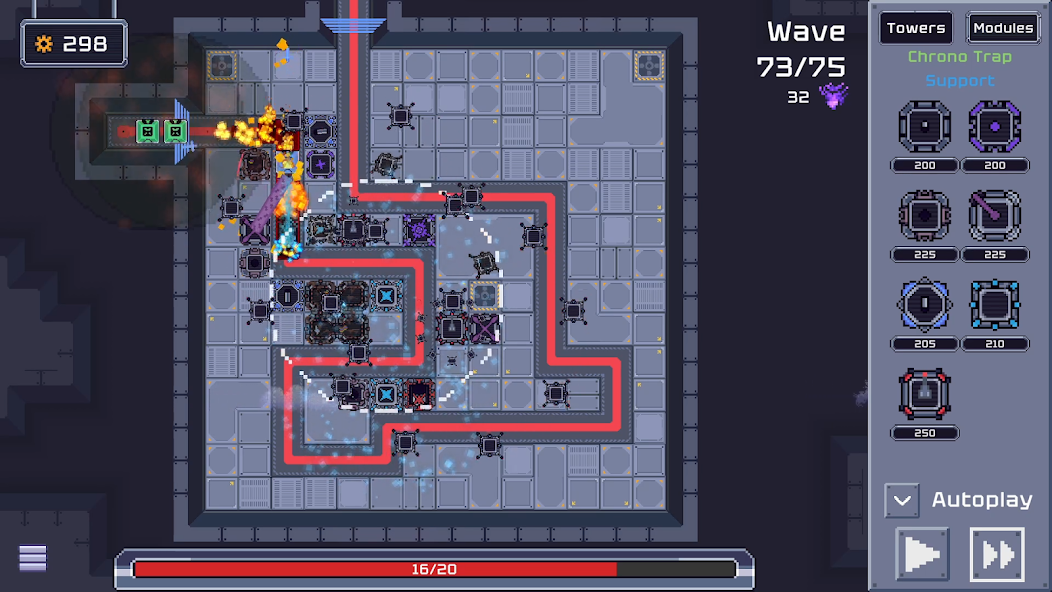The width and height of the screenshot is (1052, 592).
Task: Pick the red 250-cost tower
Action: pos(924,393)
